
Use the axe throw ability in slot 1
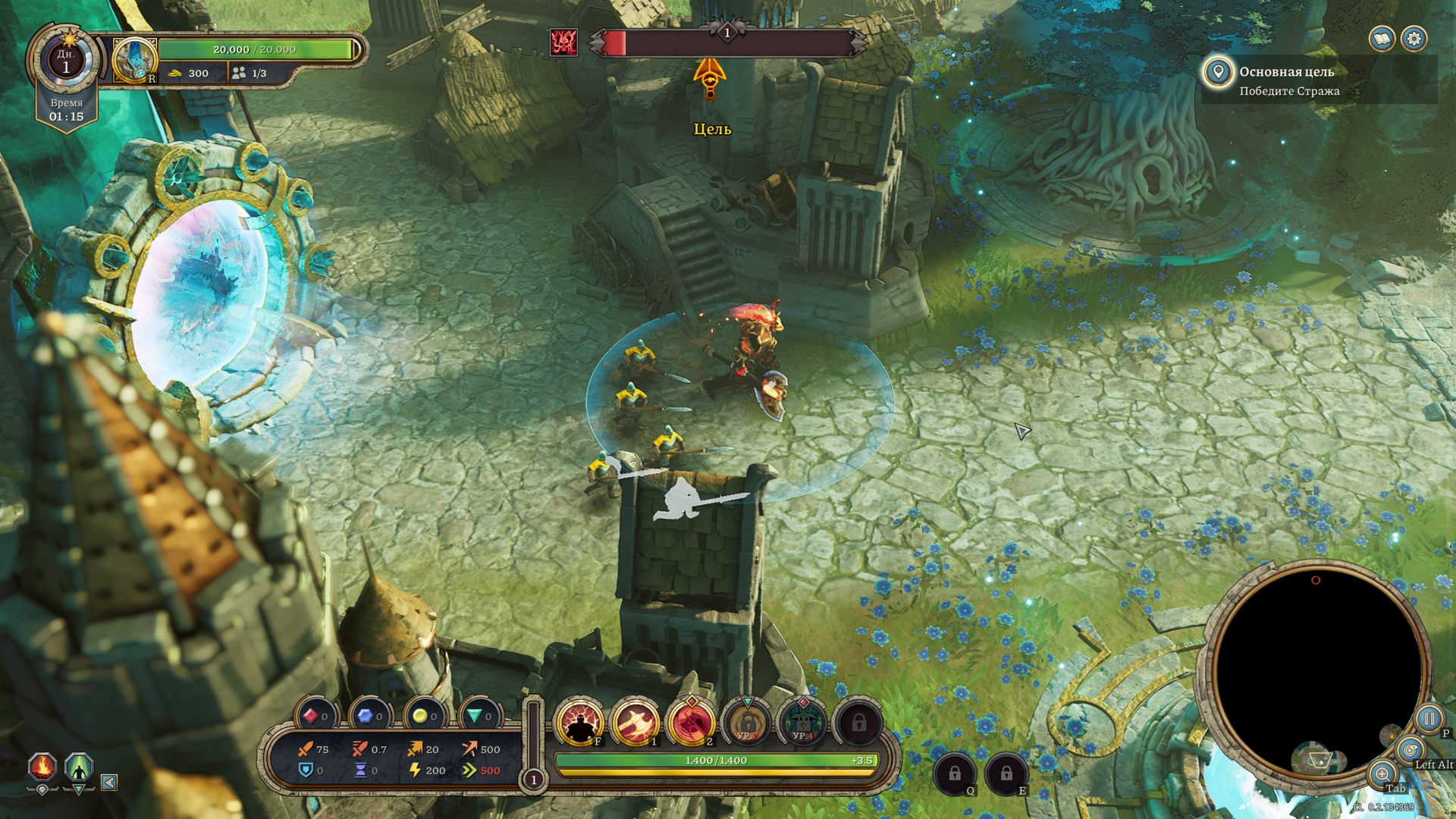tap(635, 721)
